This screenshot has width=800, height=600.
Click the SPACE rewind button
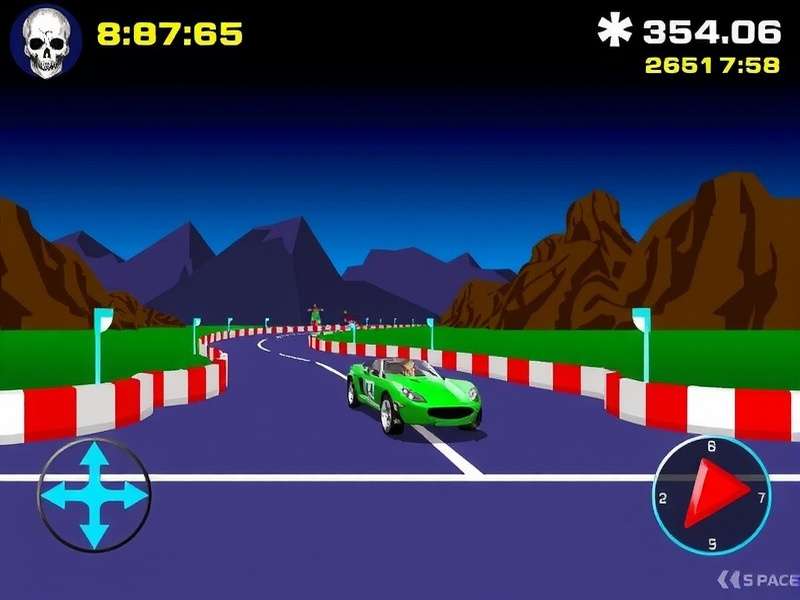(757, 579)
